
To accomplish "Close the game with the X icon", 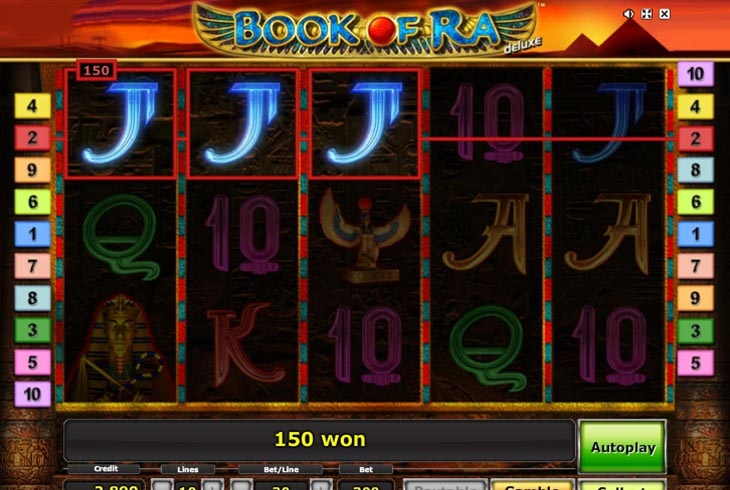I will (x=664, y=14).
